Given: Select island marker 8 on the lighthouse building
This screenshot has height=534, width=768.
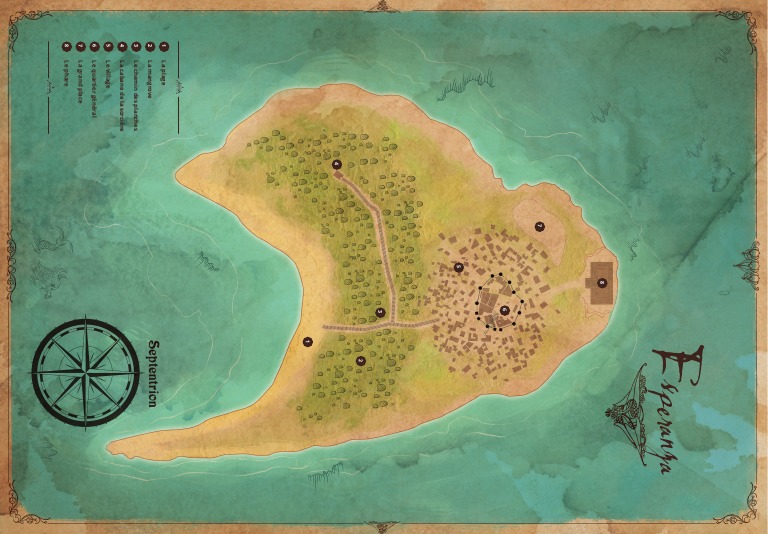Looking at the screenshot, I should pos(601,282).
